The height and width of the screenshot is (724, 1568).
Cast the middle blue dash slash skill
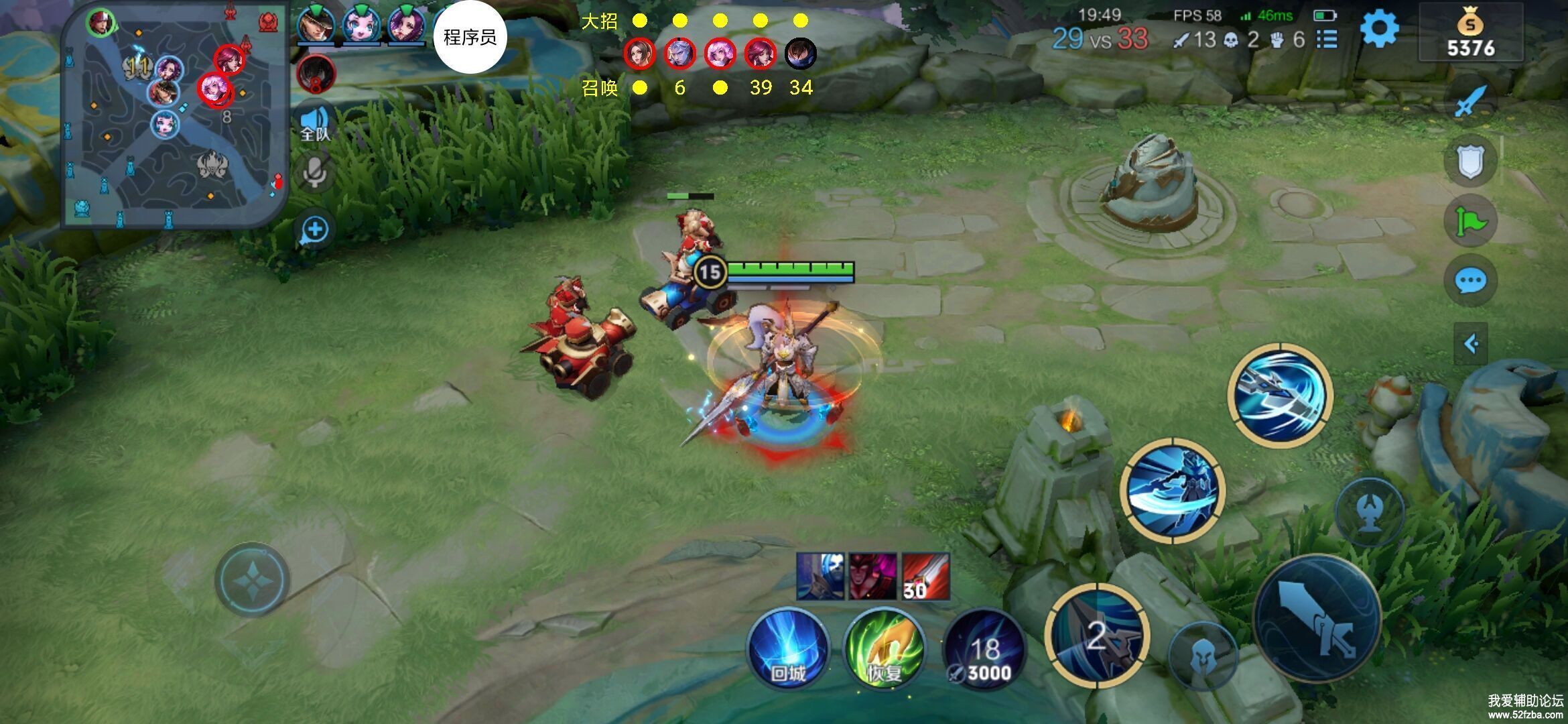[1173, 489]
